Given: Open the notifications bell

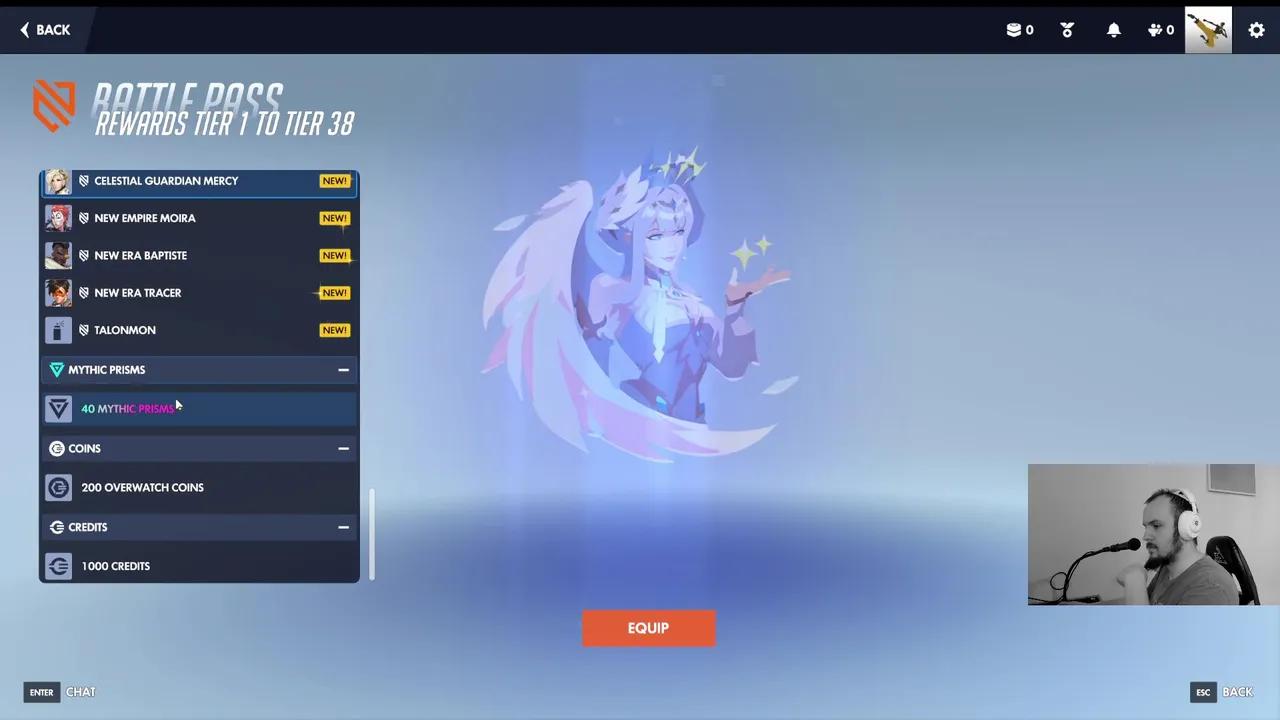Looking at the screenshot, I should 1113,29.
